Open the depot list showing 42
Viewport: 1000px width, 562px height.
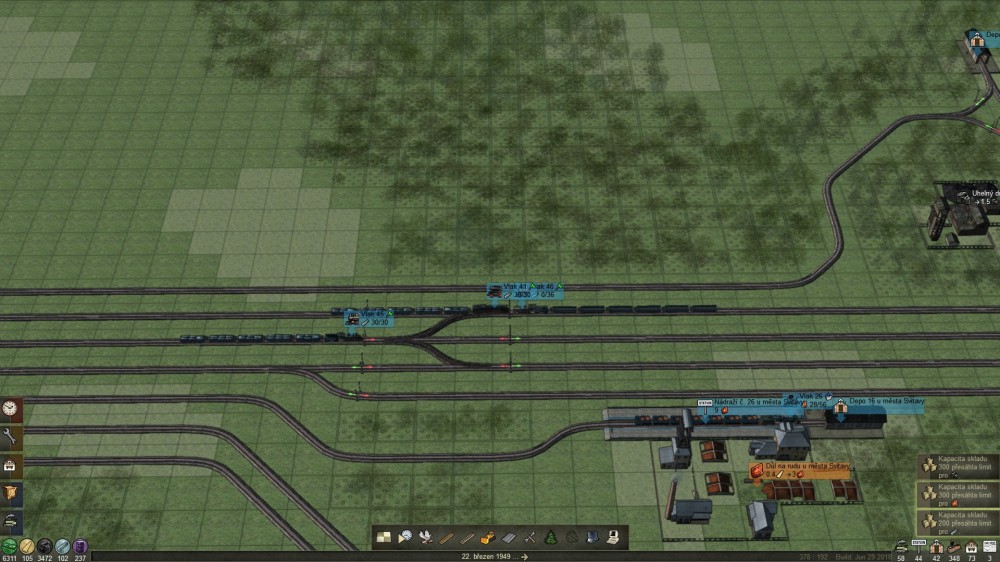tap(937, 547)
